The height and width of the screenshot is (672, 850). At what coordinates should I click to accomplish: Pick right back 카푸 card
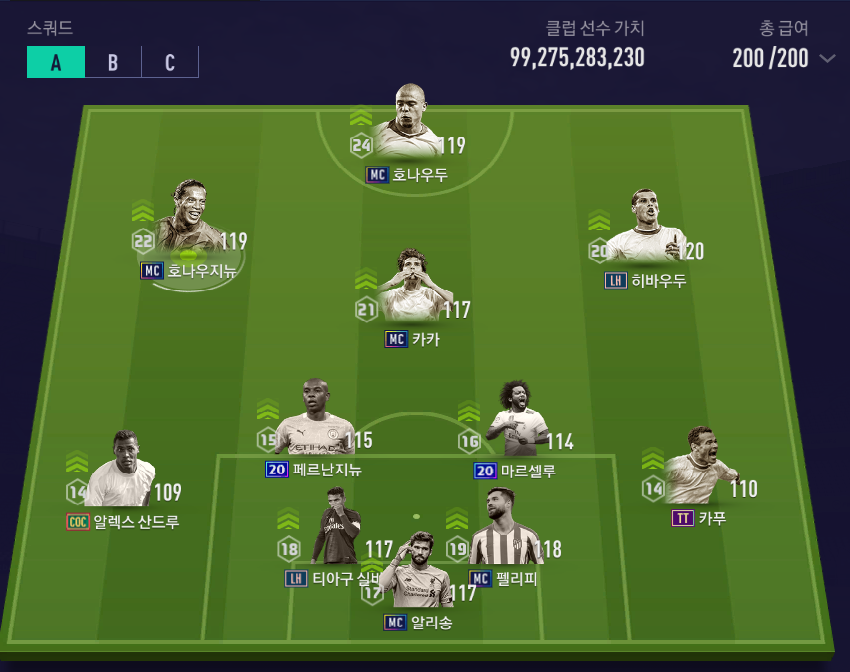pos(696,468)
